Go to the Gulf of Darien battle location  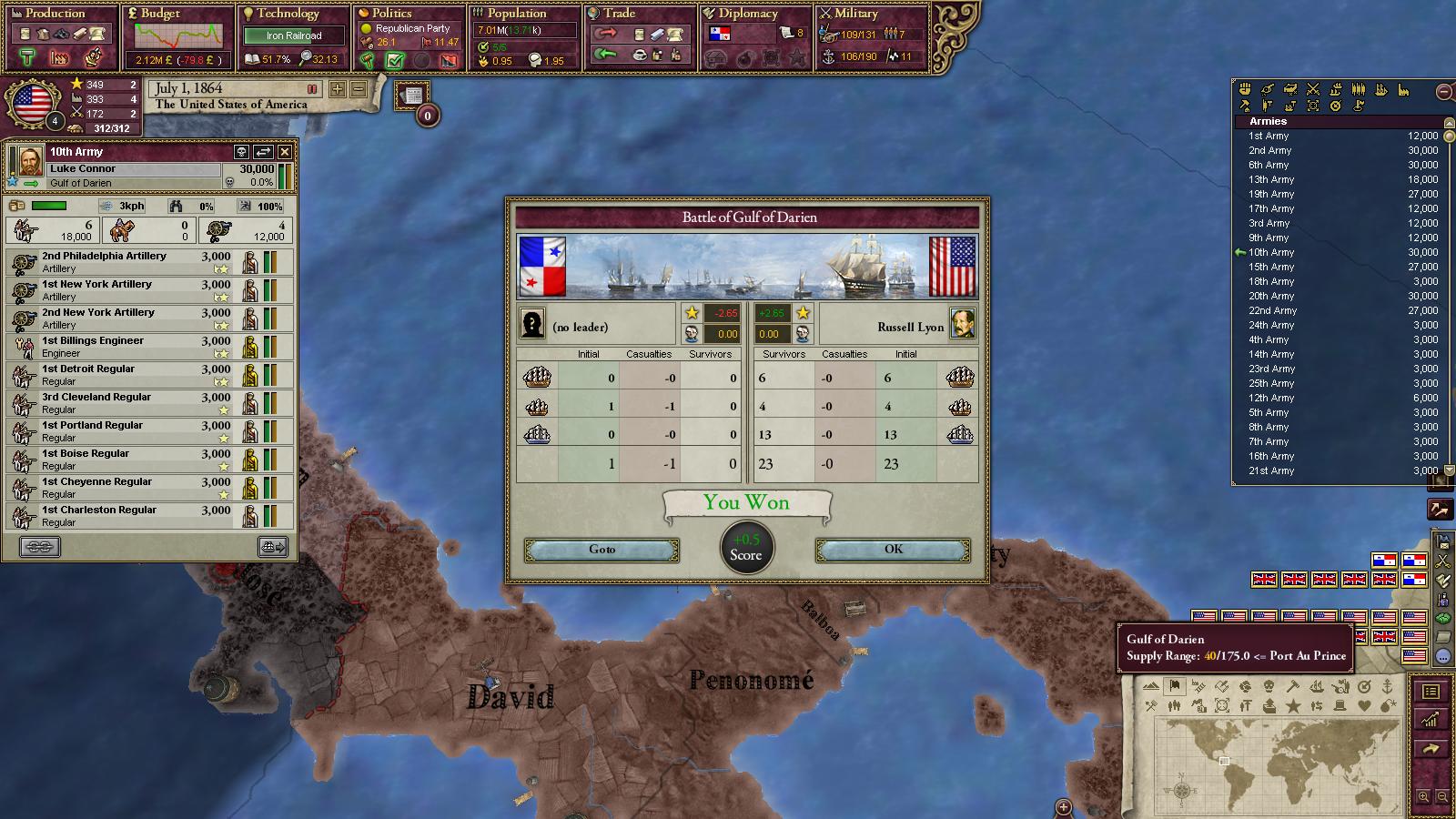(602, 550)
